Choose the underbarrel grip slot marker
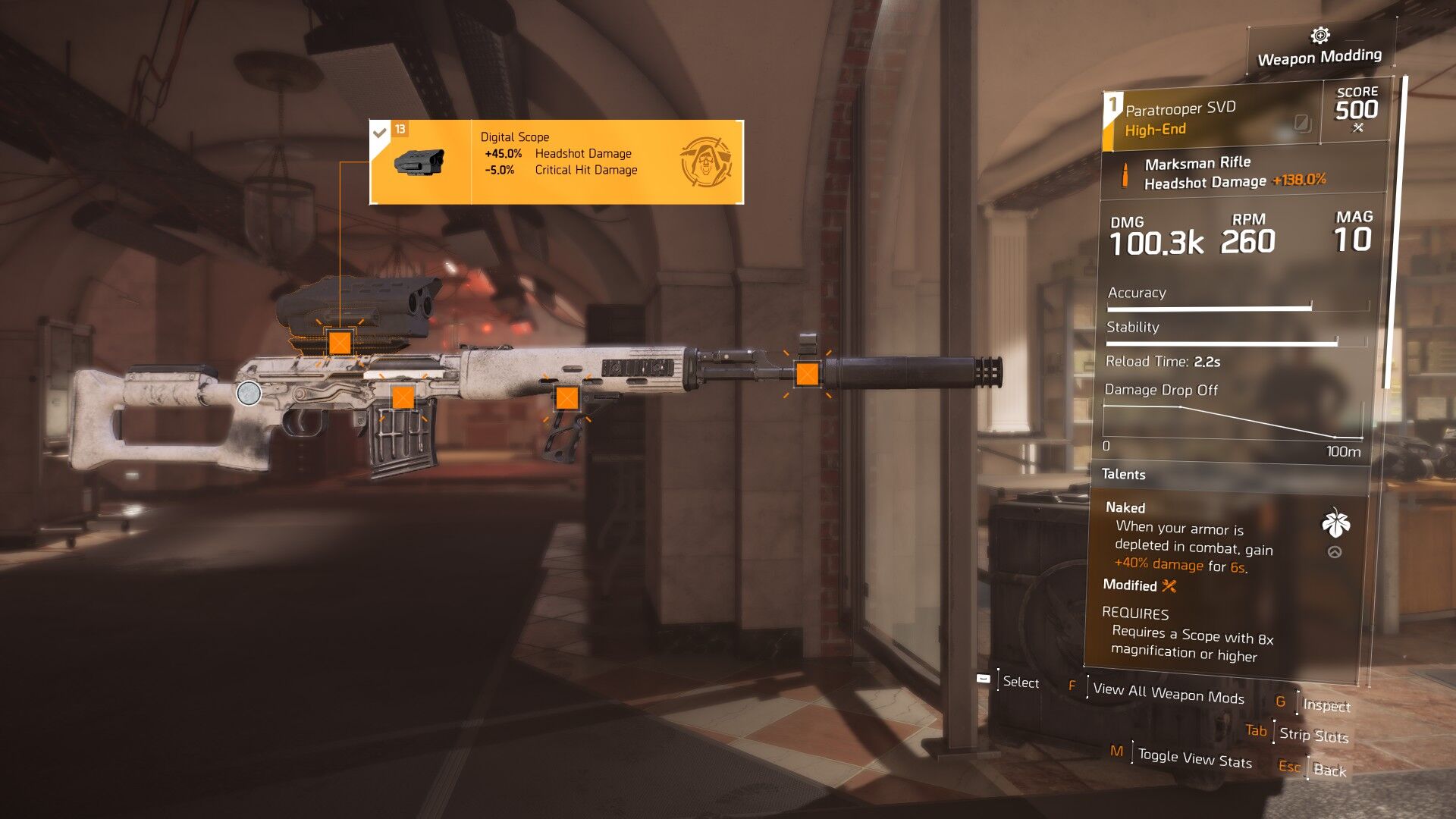Viewport: 1456px width, 819px height. [567, 397]
